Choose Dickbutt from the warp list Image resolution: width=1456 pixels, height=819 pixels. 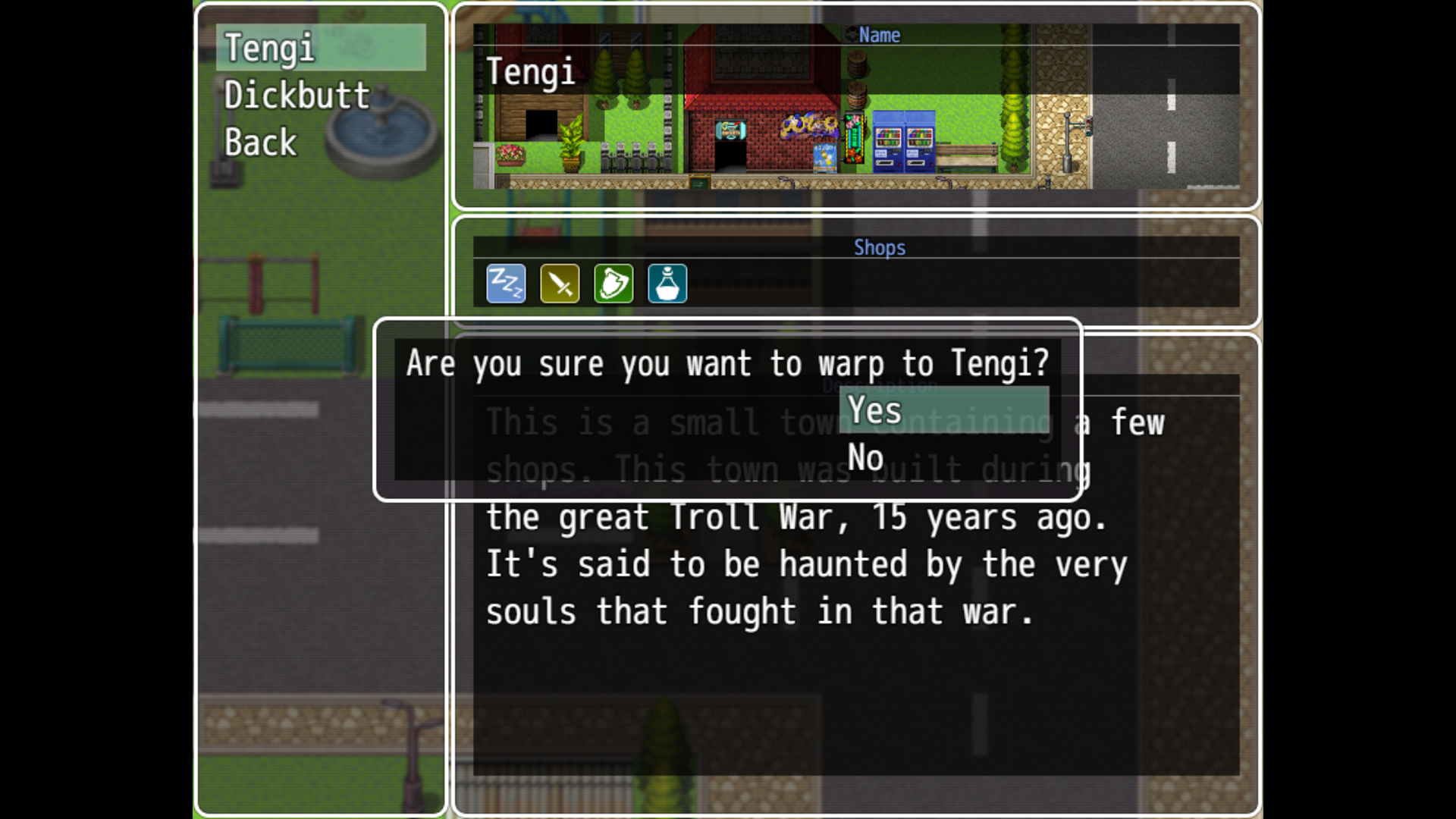coord(297,96)
